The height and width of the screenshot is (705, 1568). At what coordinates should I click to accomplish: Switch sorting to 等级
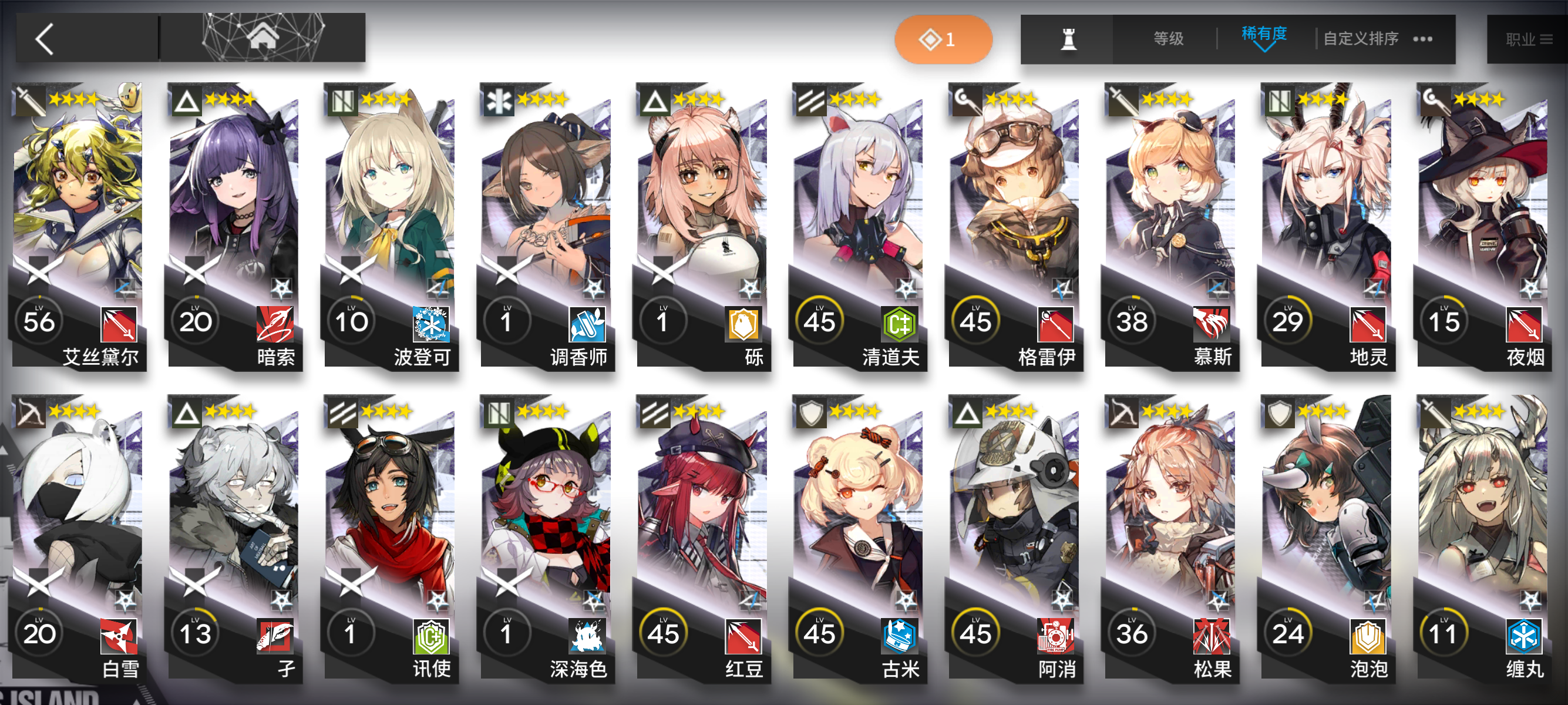click(1168, 38)
